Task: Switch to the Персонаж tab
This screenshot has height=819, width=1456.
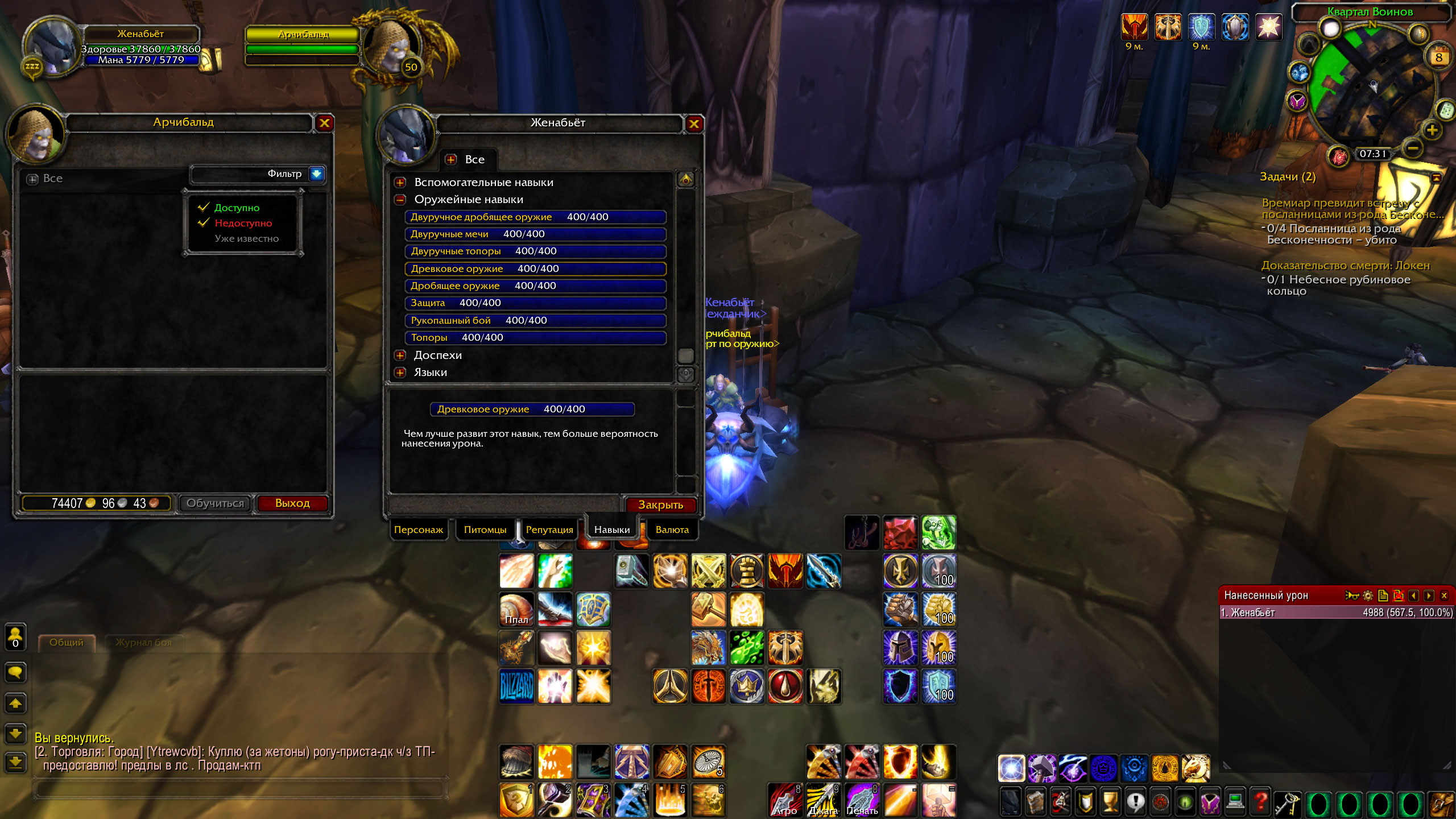Action: coord(418,530)
